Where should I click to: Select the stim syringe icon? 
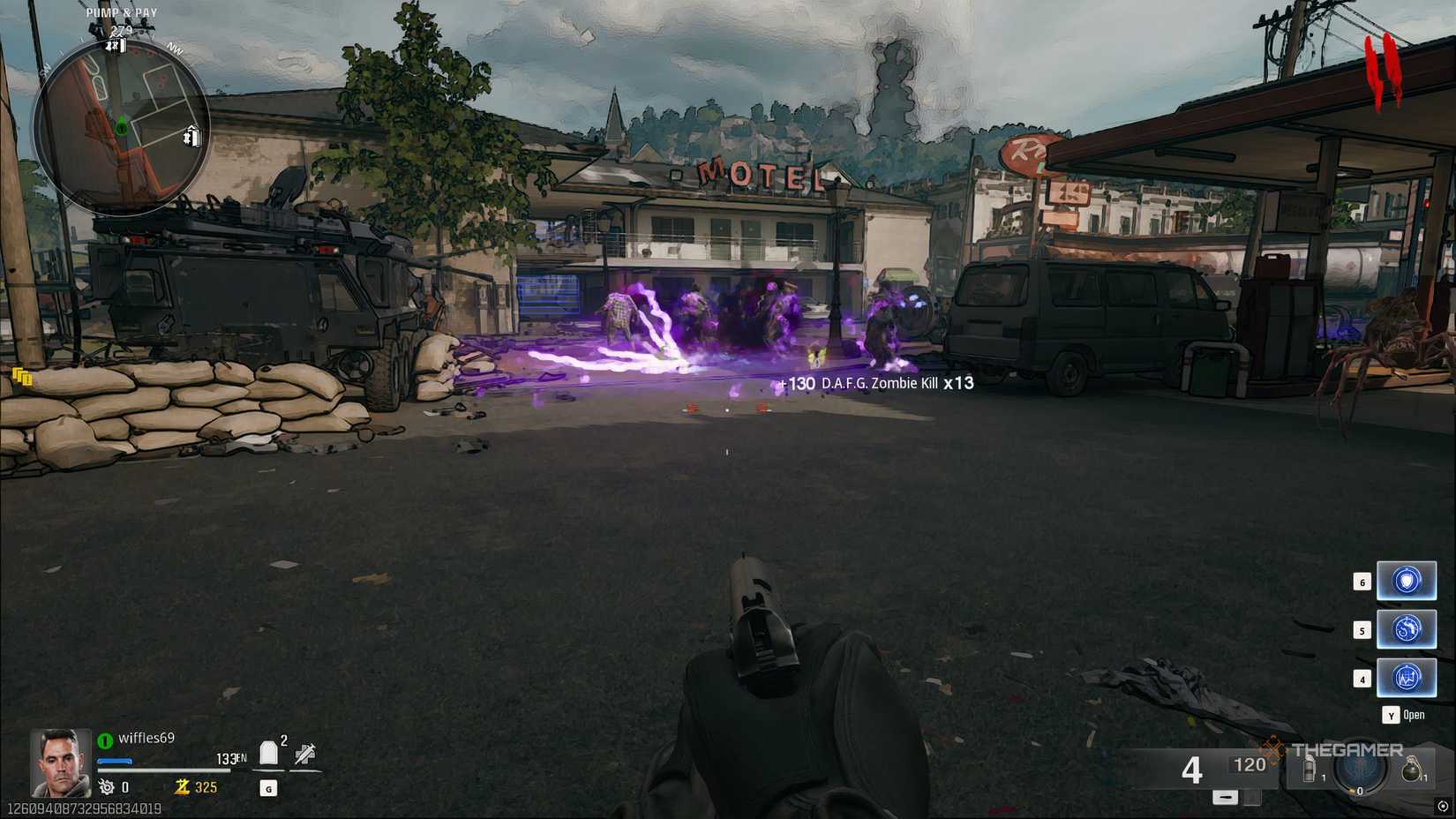point(304,755)
